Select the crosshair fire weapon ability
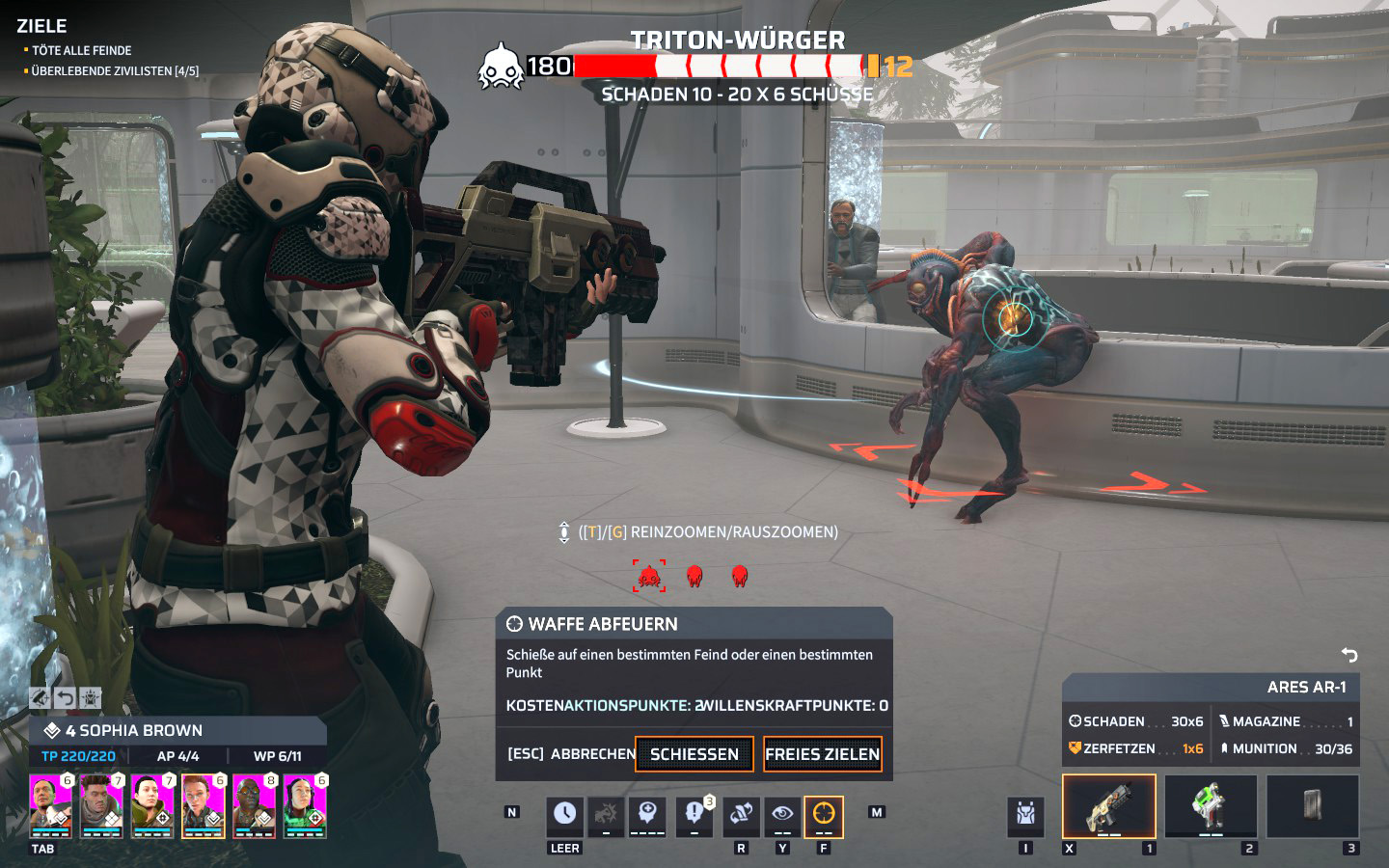The image size is (1389, 868). click(x=824, y=816)
